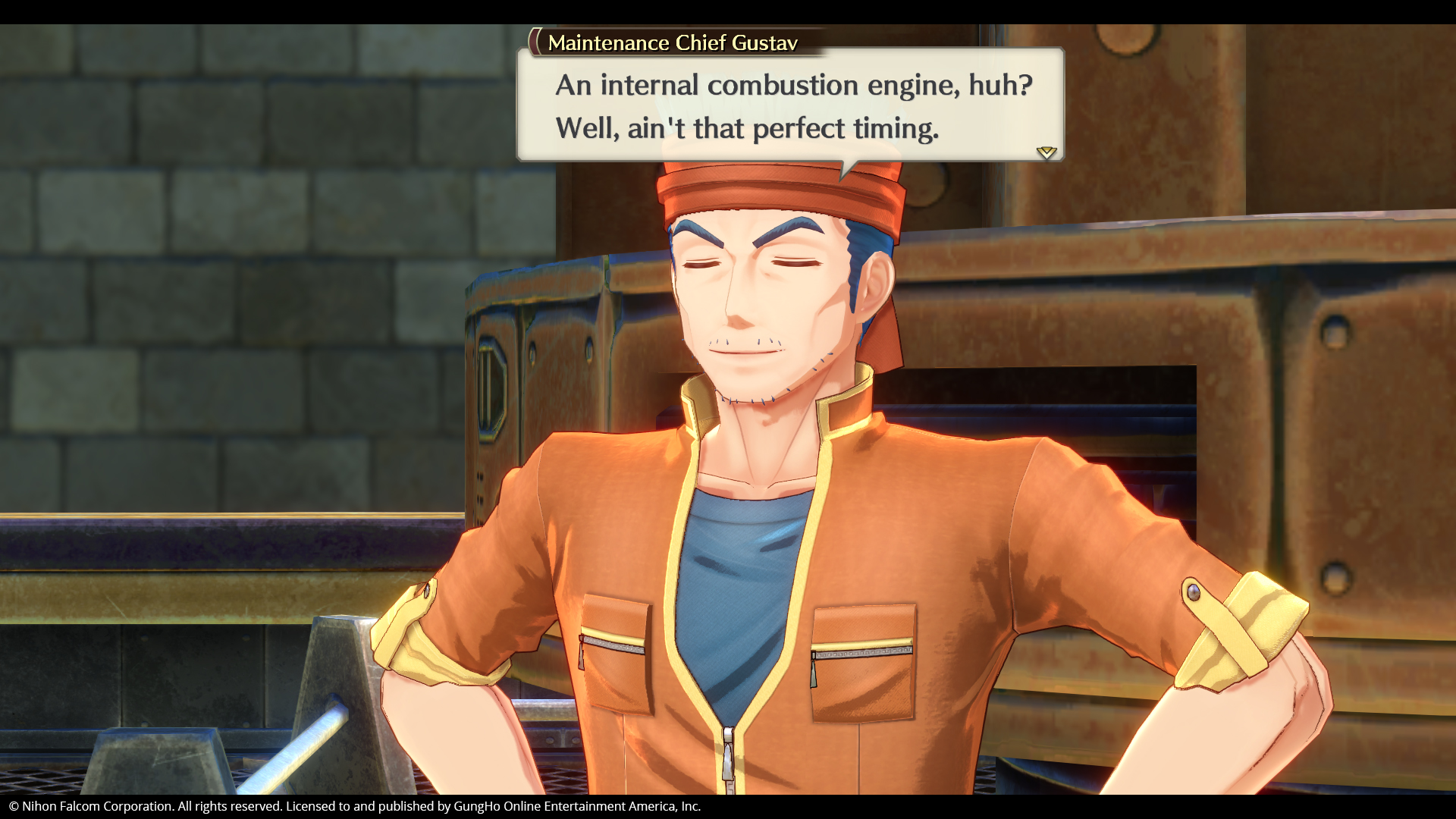Expand the dialogue by clicking the yellow arrow
1456x819 pixels.
click(x=1047, y=153)
